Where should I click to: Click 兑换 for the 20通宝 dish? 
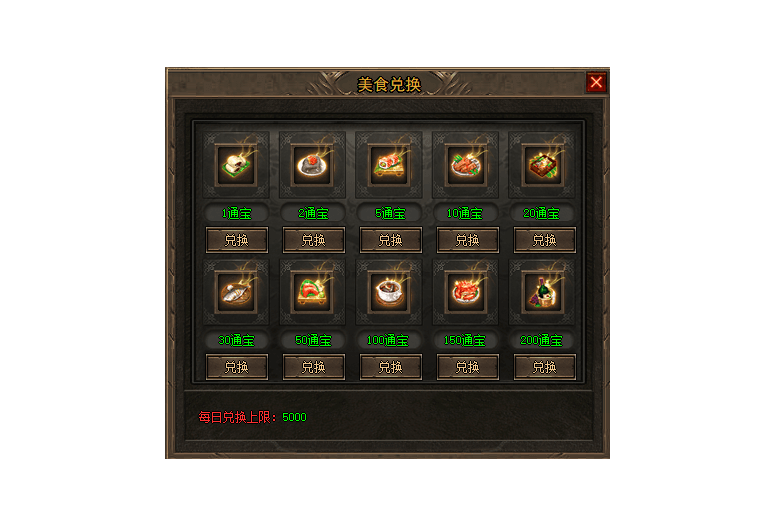point(544,240)
